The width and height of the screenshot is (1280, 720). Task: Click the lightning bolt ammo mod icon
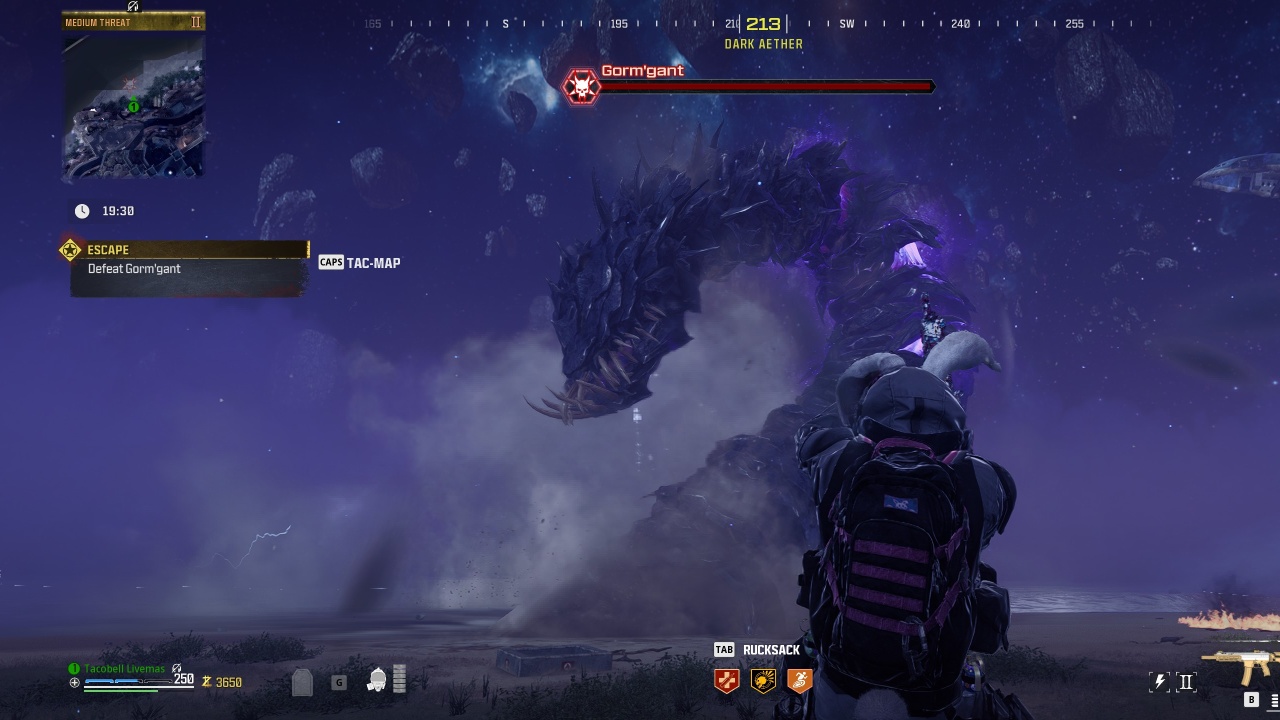pos(1160,682)
